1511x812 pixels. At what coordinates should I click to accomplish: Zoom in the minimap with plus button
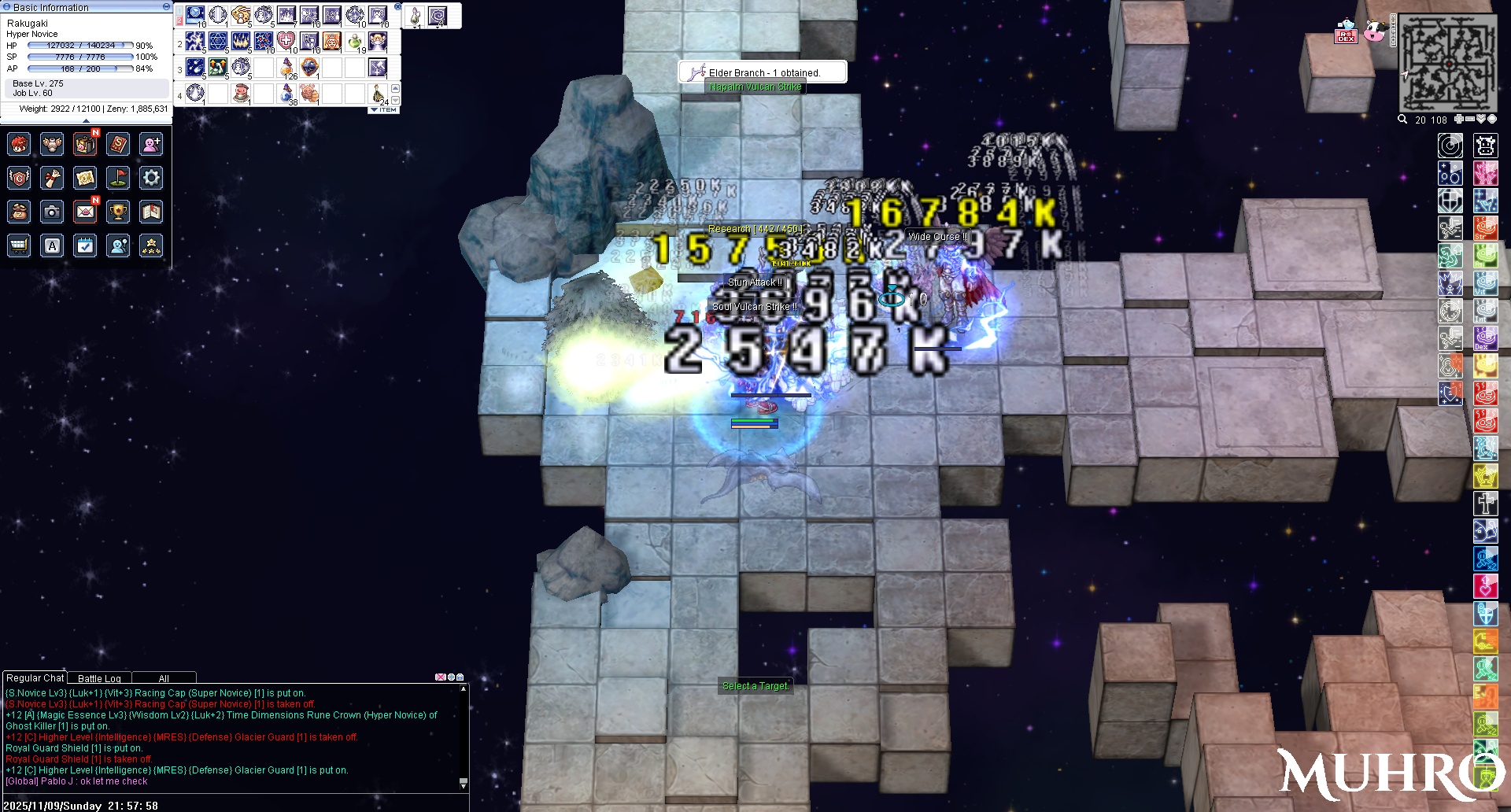[1458, 120]
